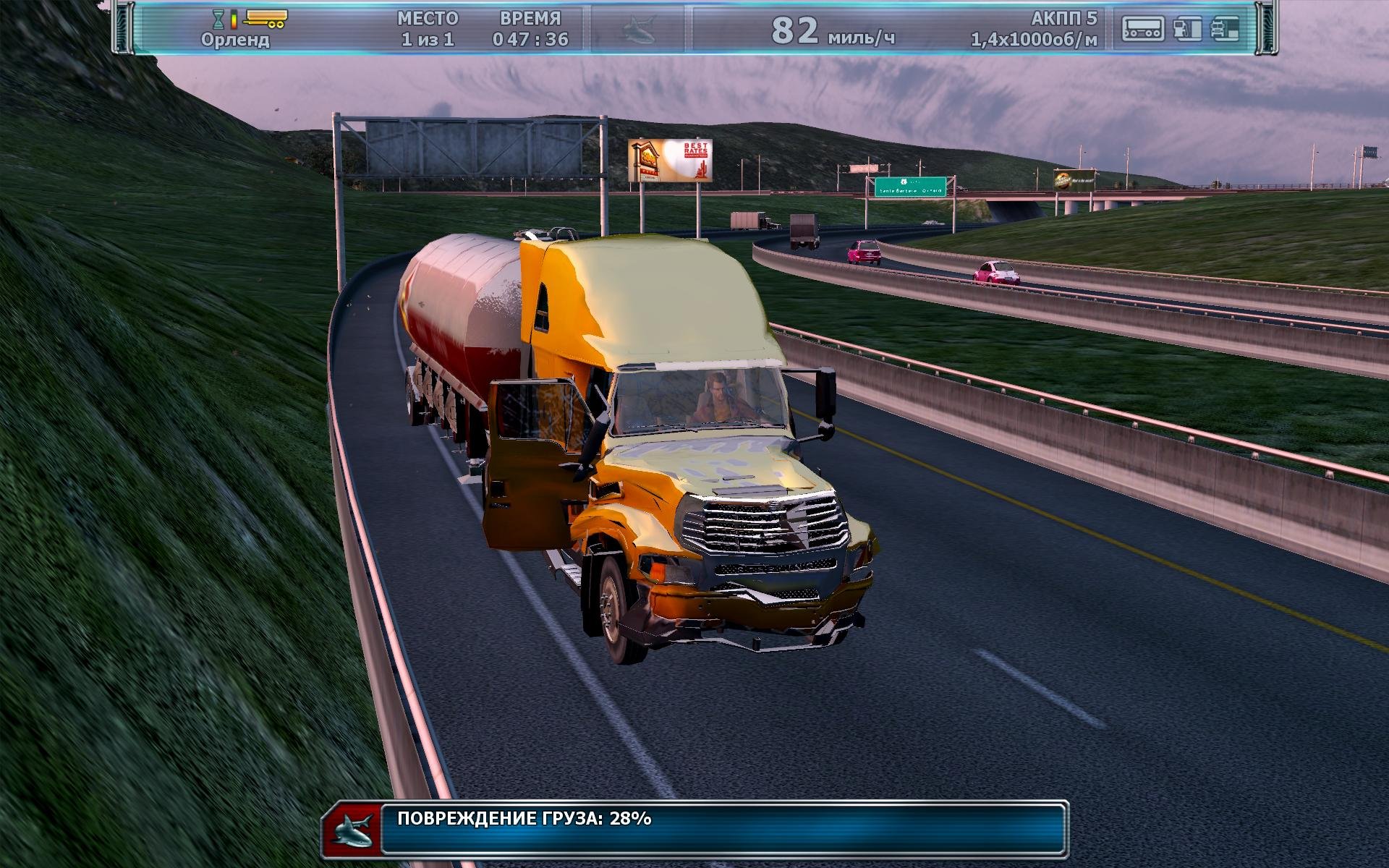
Task: Click the shark emblem in the top bar
Action: [x=640, y=30]
